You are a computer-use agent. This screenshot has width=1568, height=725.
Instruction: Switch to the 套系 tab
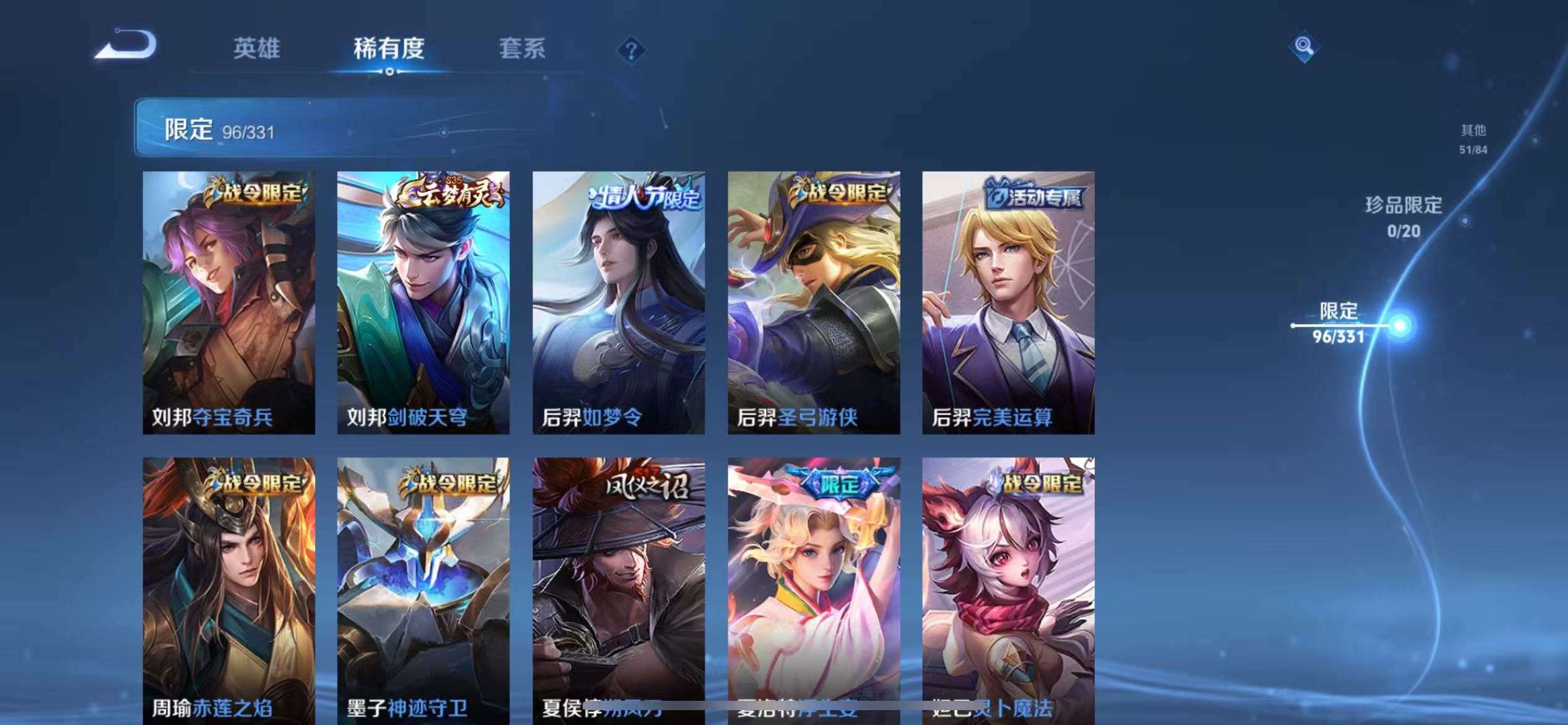523,48
